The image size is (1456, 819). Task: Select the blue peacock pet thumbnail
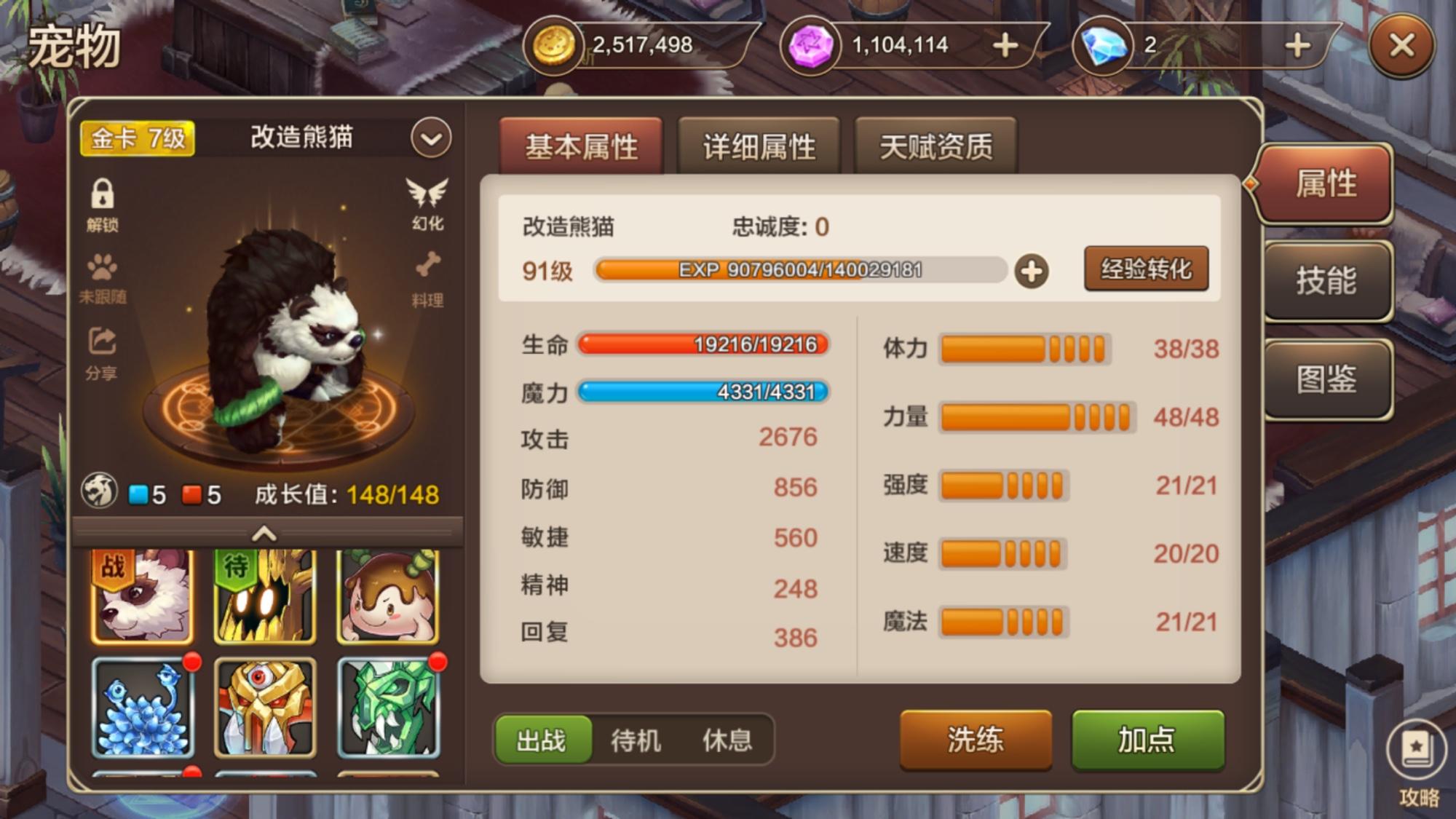[143, 708]
